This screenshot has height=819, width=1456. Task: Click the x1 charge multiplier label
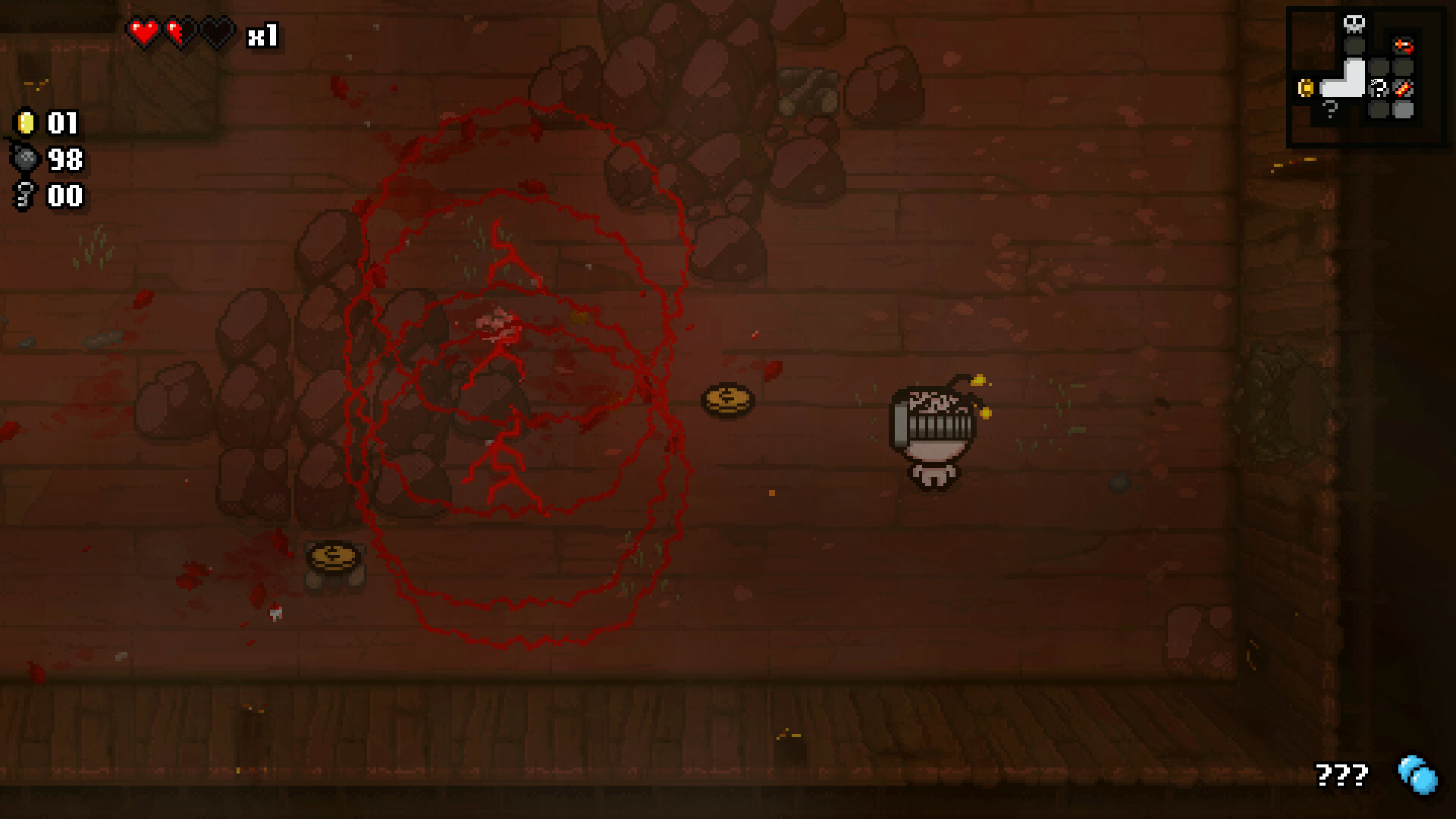coord(263,33)
